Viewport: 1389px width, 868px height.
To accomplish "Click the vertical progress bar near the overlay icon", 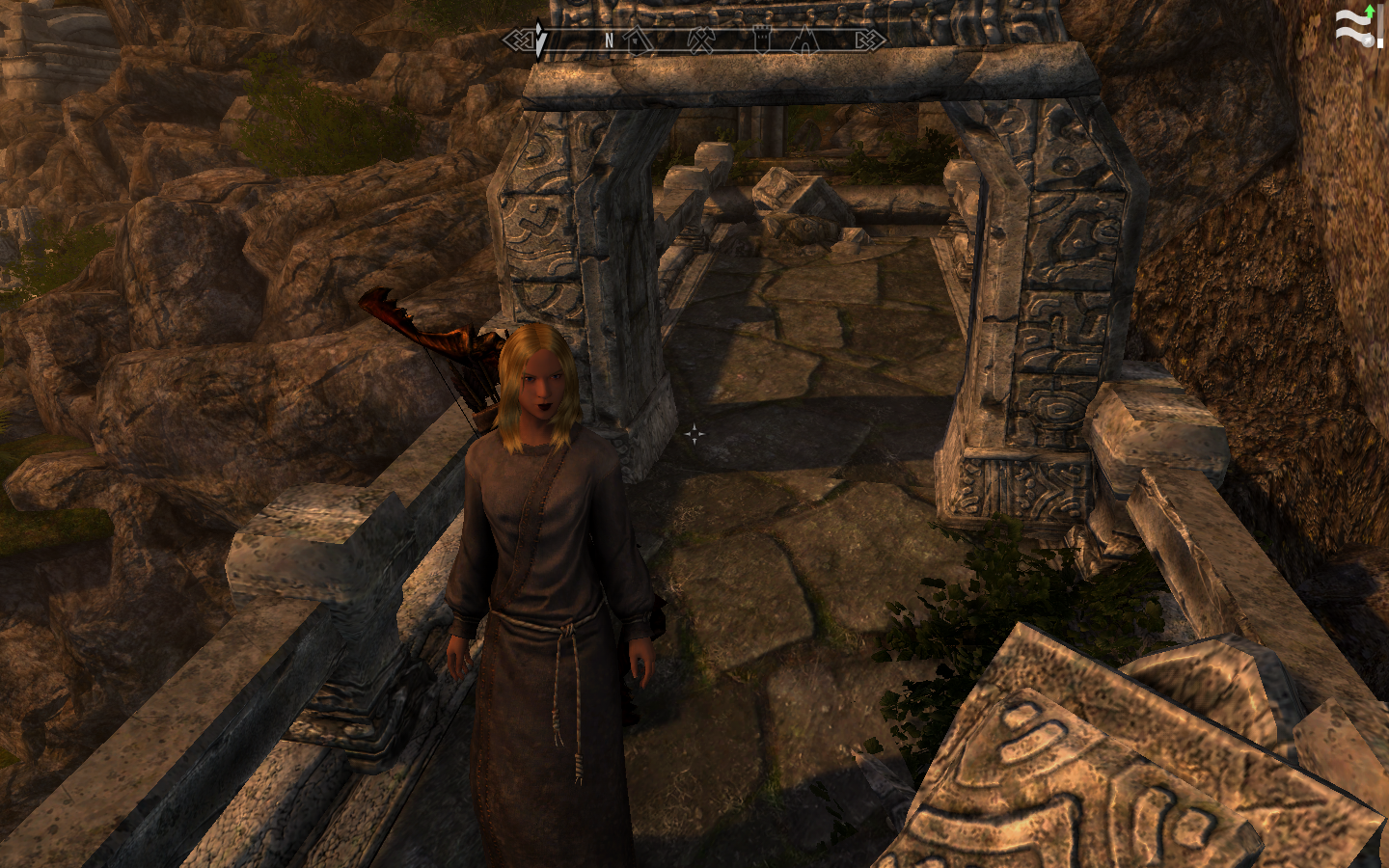I will pyautogui.click(x=1380, y=26).
